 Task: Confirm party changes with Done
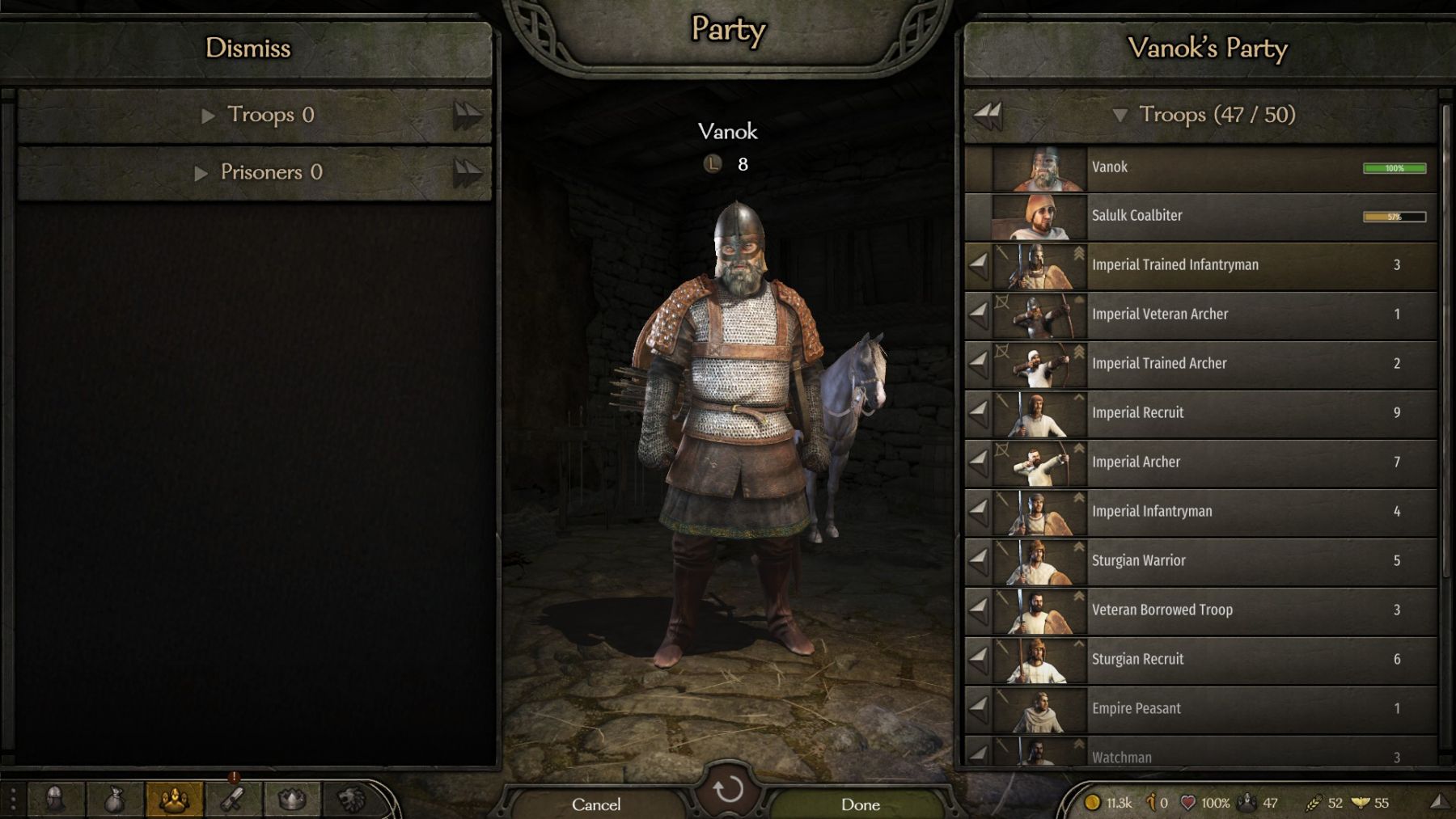(860, 804)
